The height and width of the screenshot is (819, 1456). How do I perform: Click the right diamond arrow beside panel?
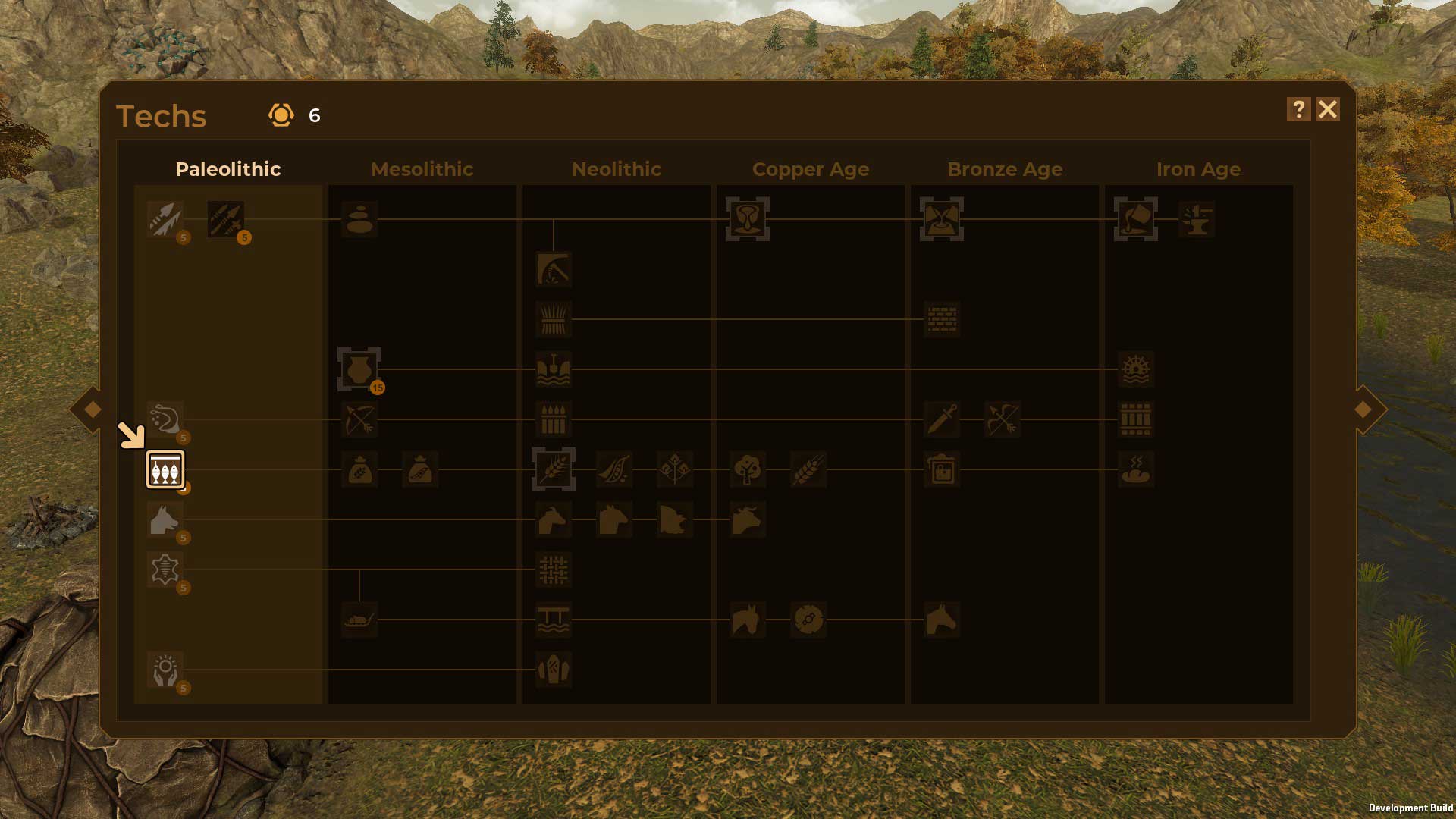tap(1363, 409)
